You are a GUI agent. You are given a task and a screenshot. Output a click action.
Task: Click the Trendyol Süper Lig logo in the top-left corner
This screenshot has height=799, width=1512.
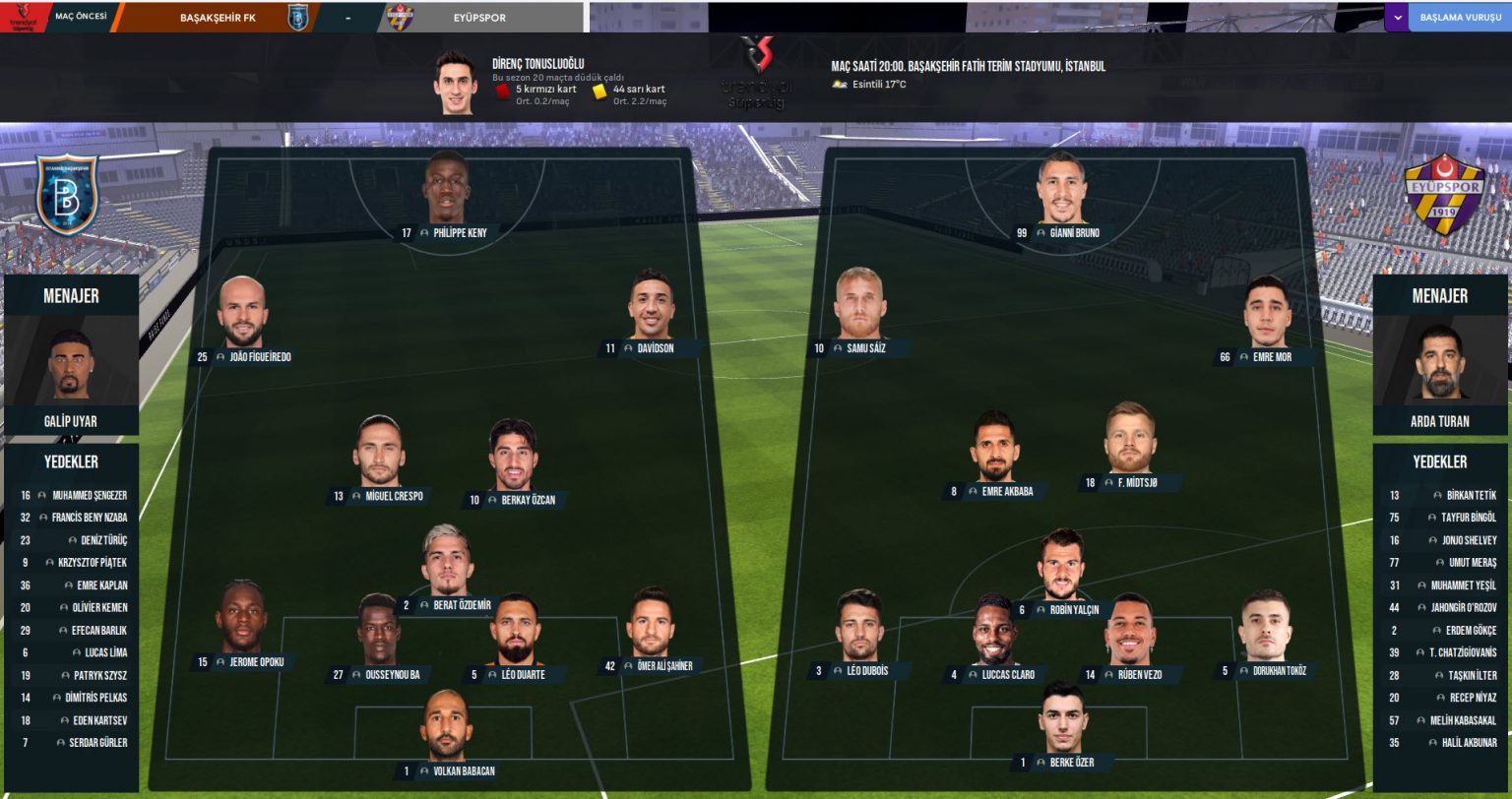[x=21, y=13]
